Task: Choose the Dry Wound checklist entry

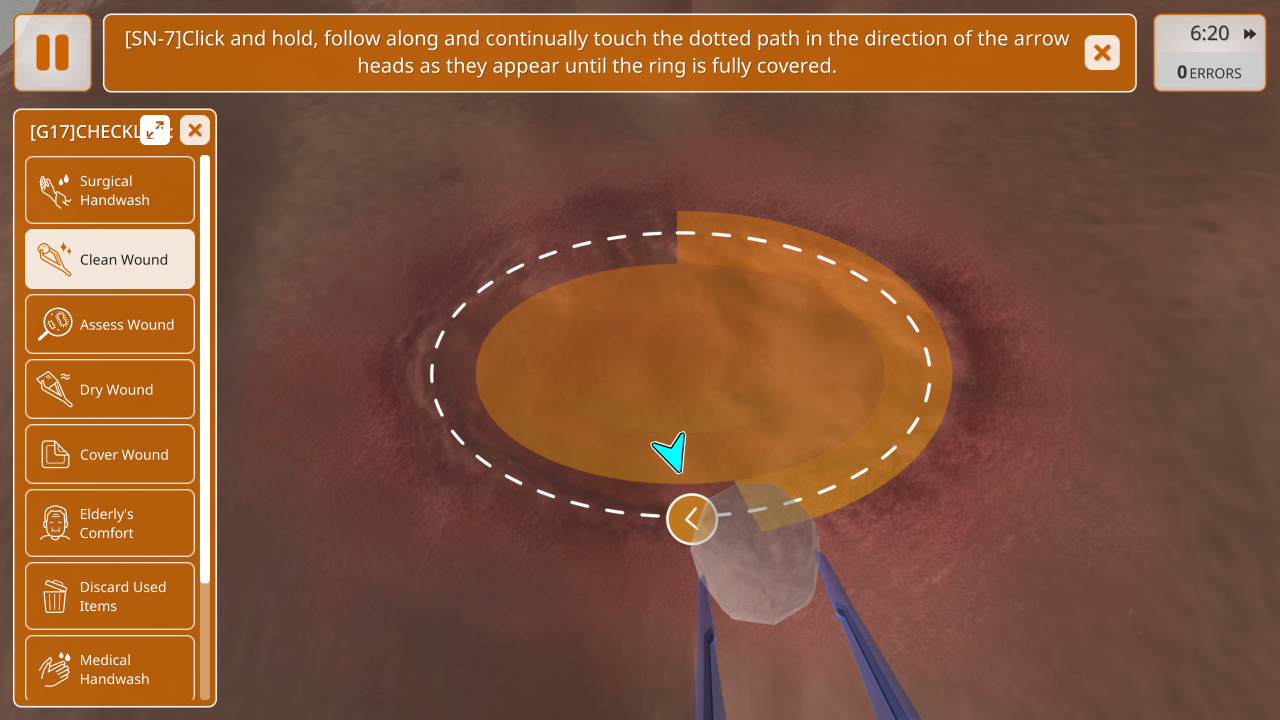Action: click(x=110, y=389)
